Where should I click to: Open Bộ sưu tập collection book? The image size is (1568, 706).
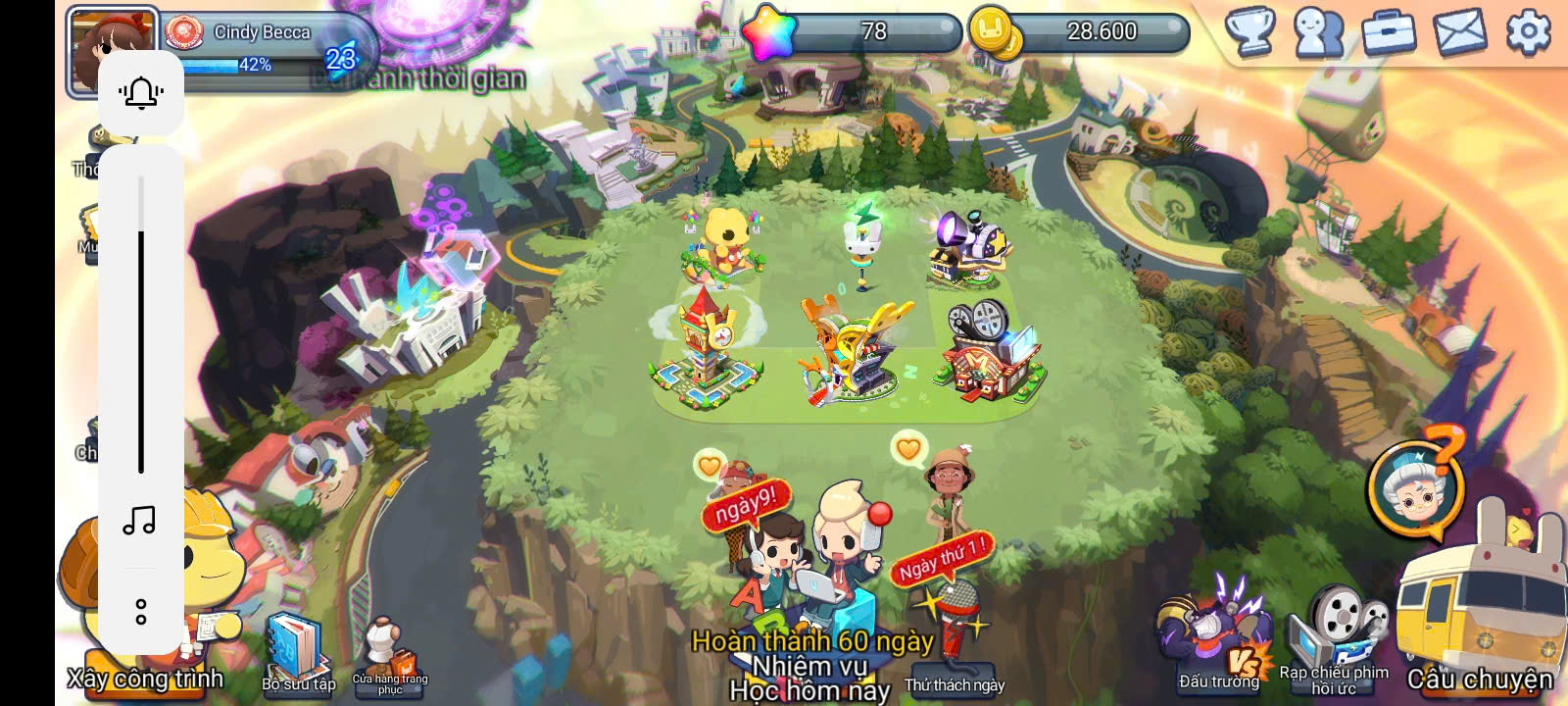tap(297, 652)
